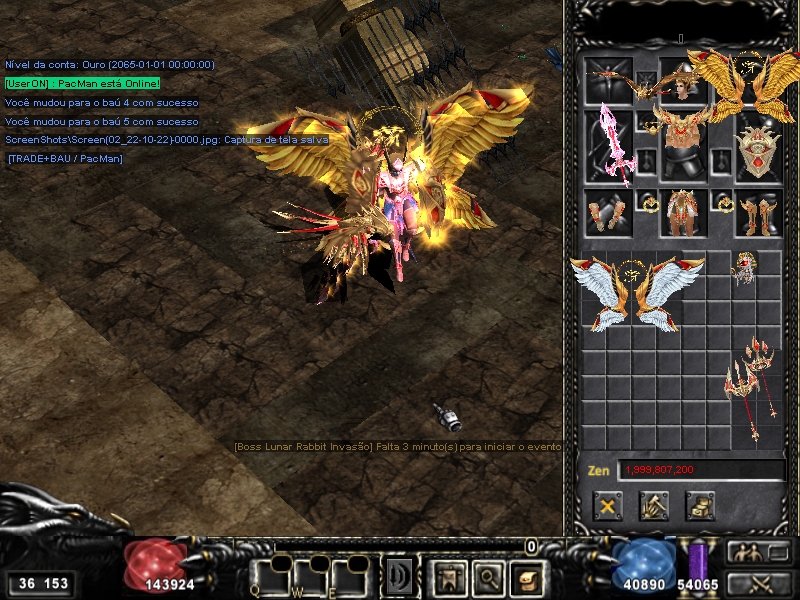
Task: Open the party button with two figures
Action: click(755, 552)
